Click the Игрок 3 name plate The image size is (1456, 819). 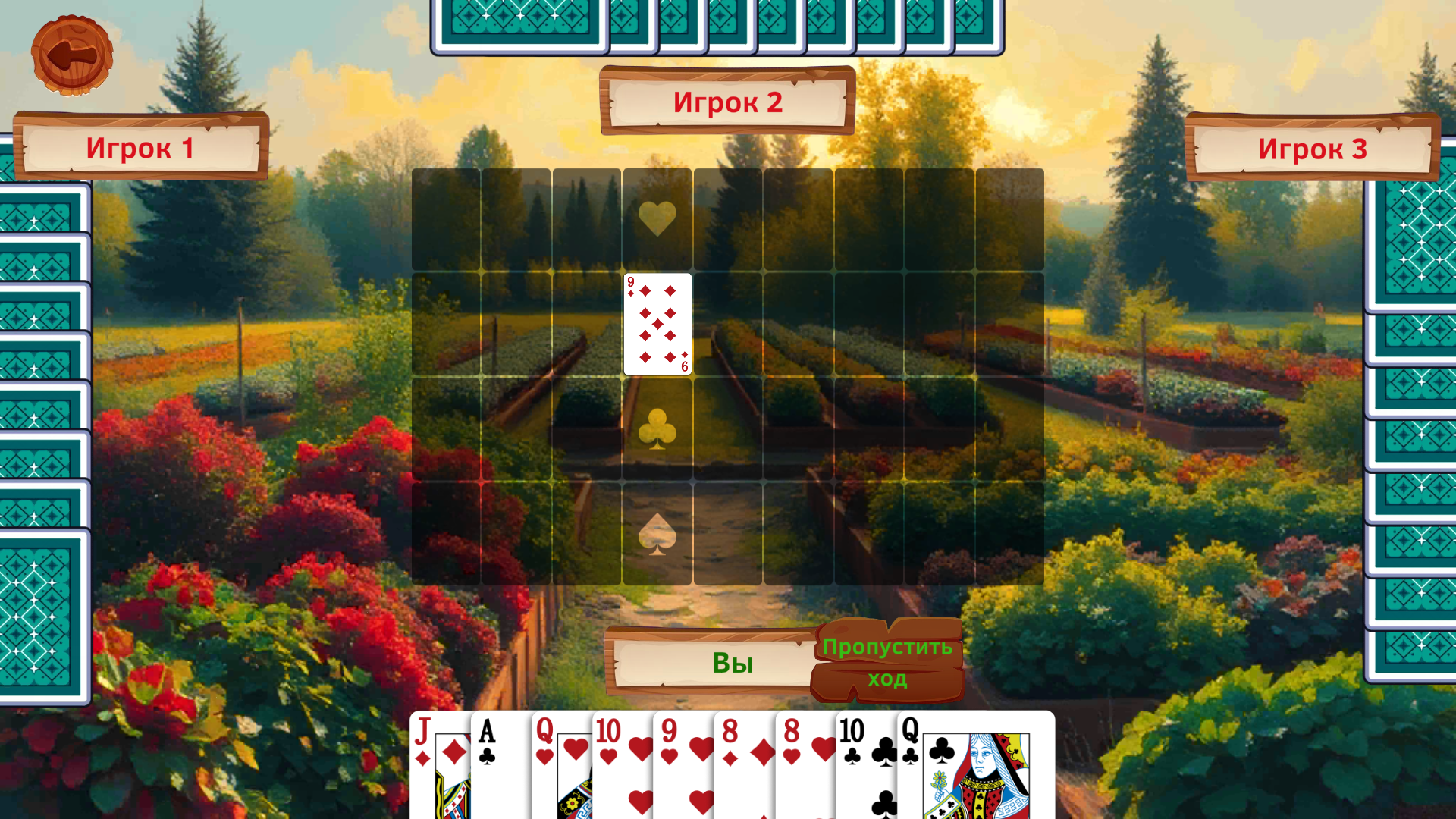[1313, 149]
